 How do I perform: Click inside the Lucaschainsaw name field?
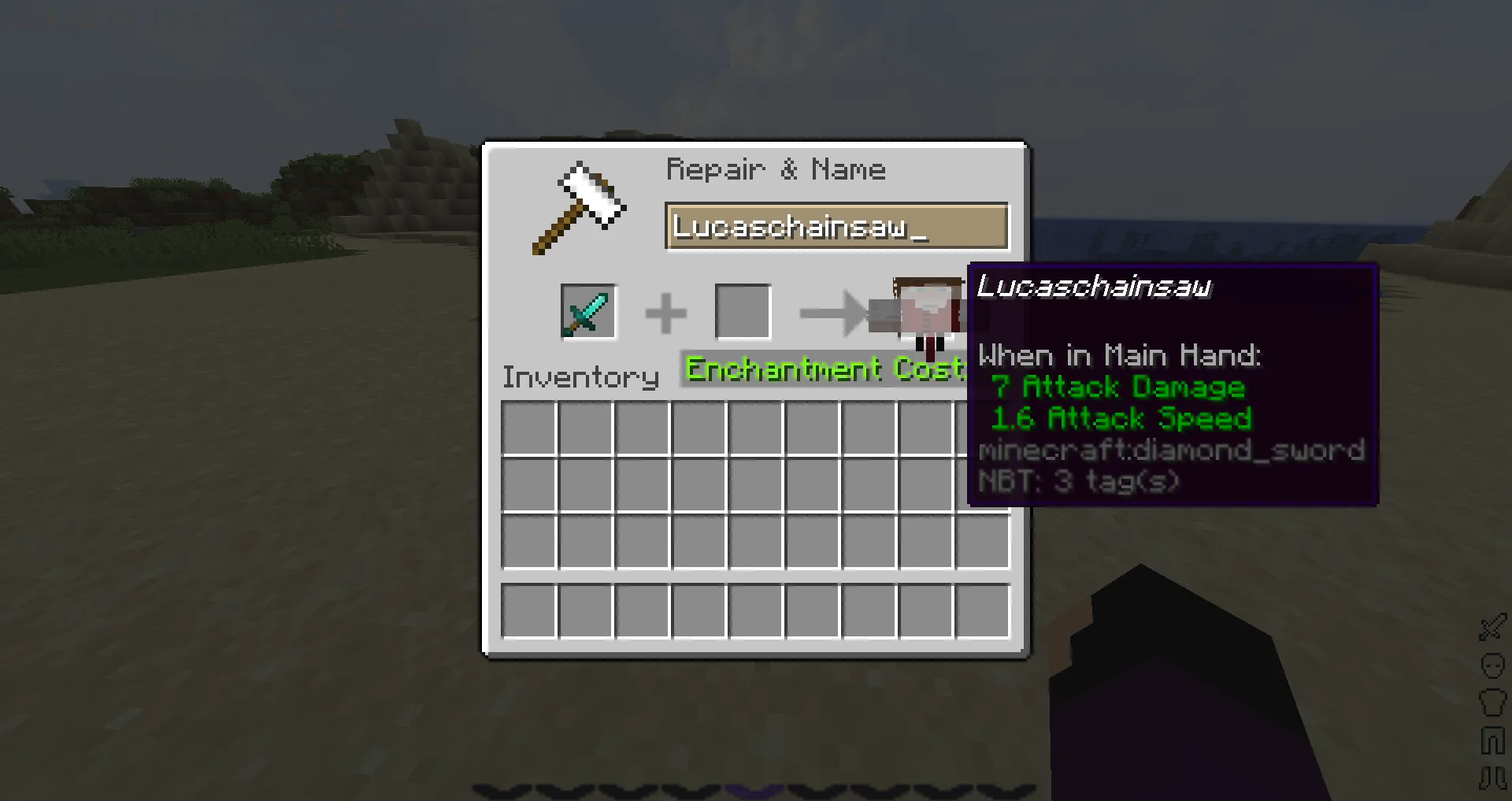click(837, 228)
